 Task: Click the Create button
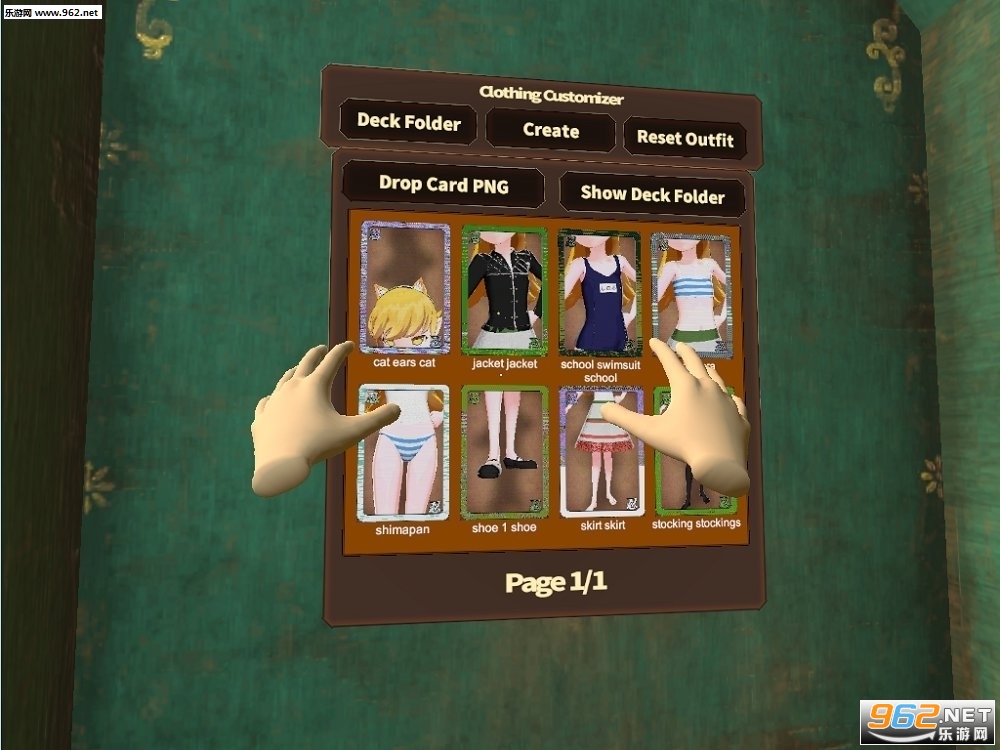[550, 131]
